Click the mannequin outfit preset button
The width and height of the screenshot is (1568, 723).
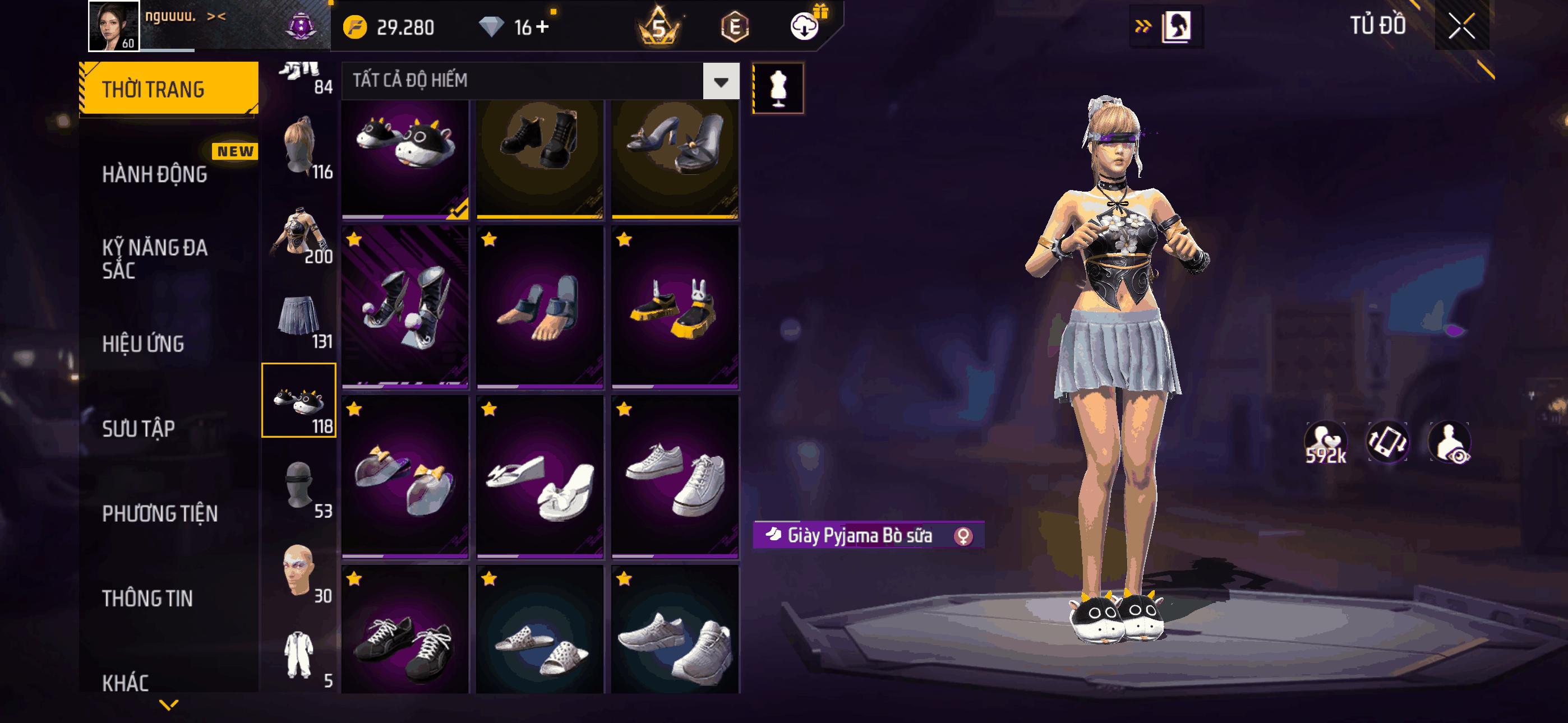click(x=778, y=88)
